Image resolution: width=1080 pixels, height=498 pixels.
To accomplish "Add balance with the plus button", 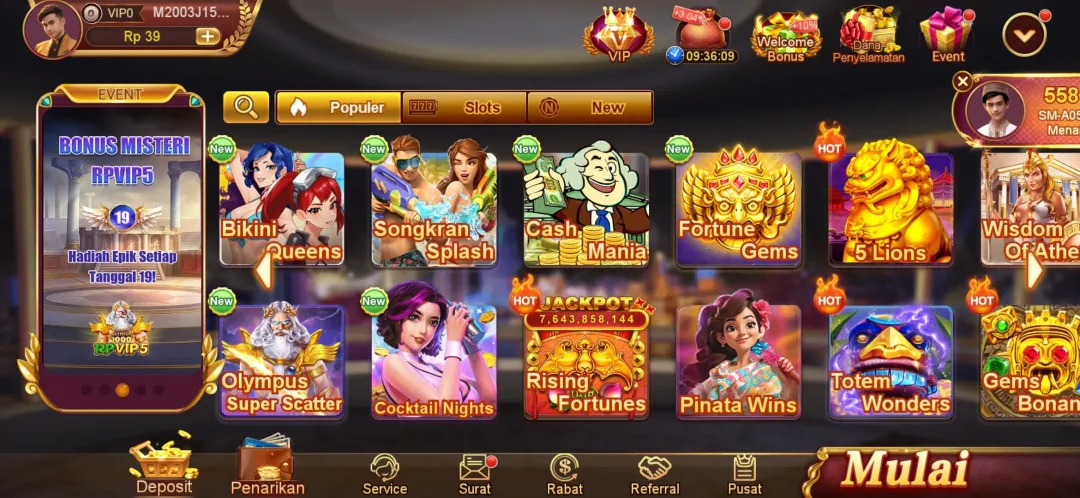I will pos(207,36).
